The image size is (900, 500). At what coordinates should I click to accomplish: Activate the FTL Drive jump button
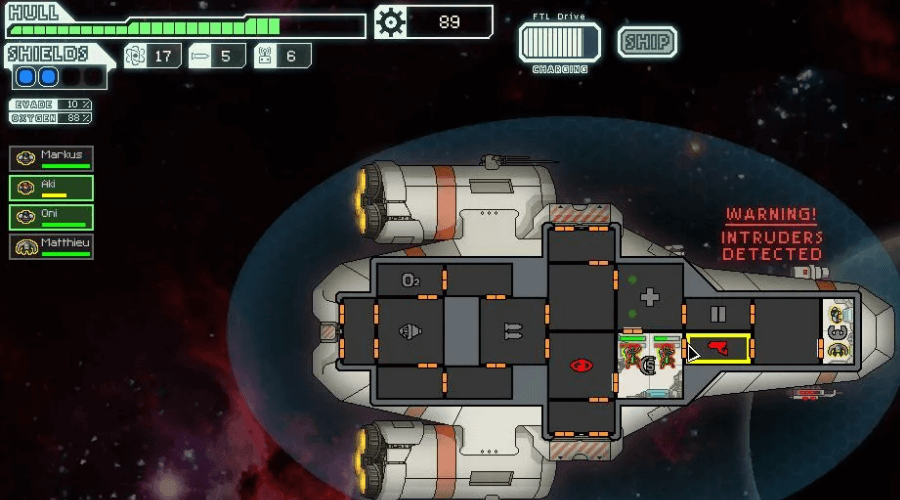(559, 43)
